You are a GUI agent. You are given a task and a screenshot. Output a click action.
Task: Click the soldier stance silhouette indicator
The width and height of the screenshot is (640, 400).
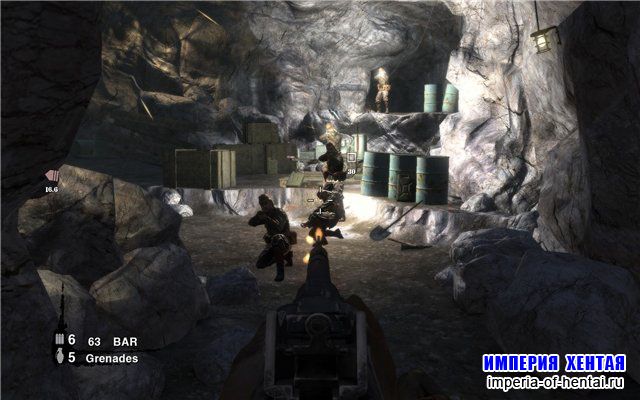[63, 306]
